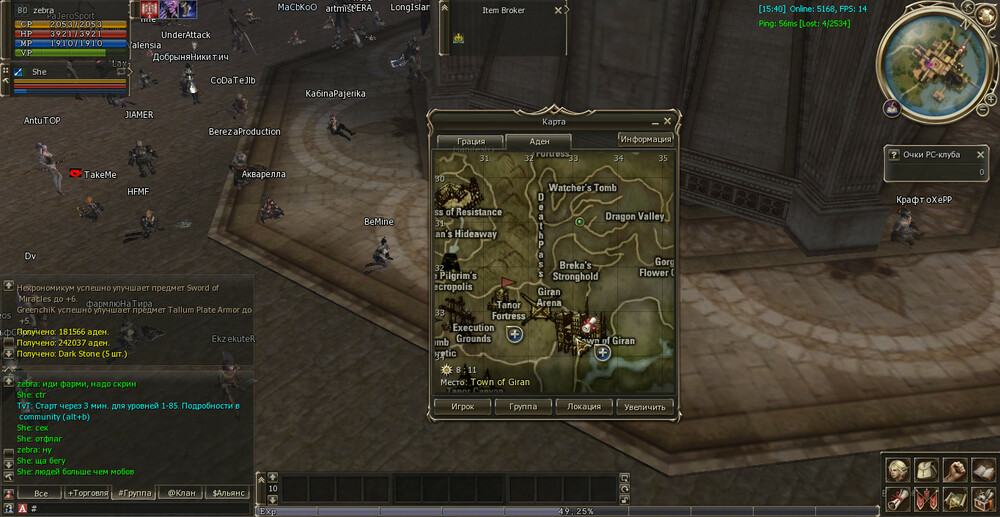
Task: Select the #Группа chat tab
Action: [x=135, y=493]
